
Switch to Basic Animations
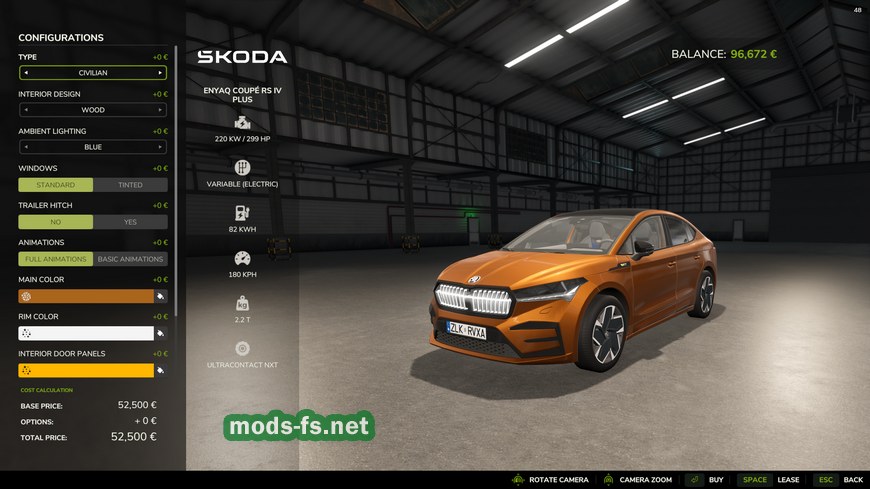tap(130, 259)
